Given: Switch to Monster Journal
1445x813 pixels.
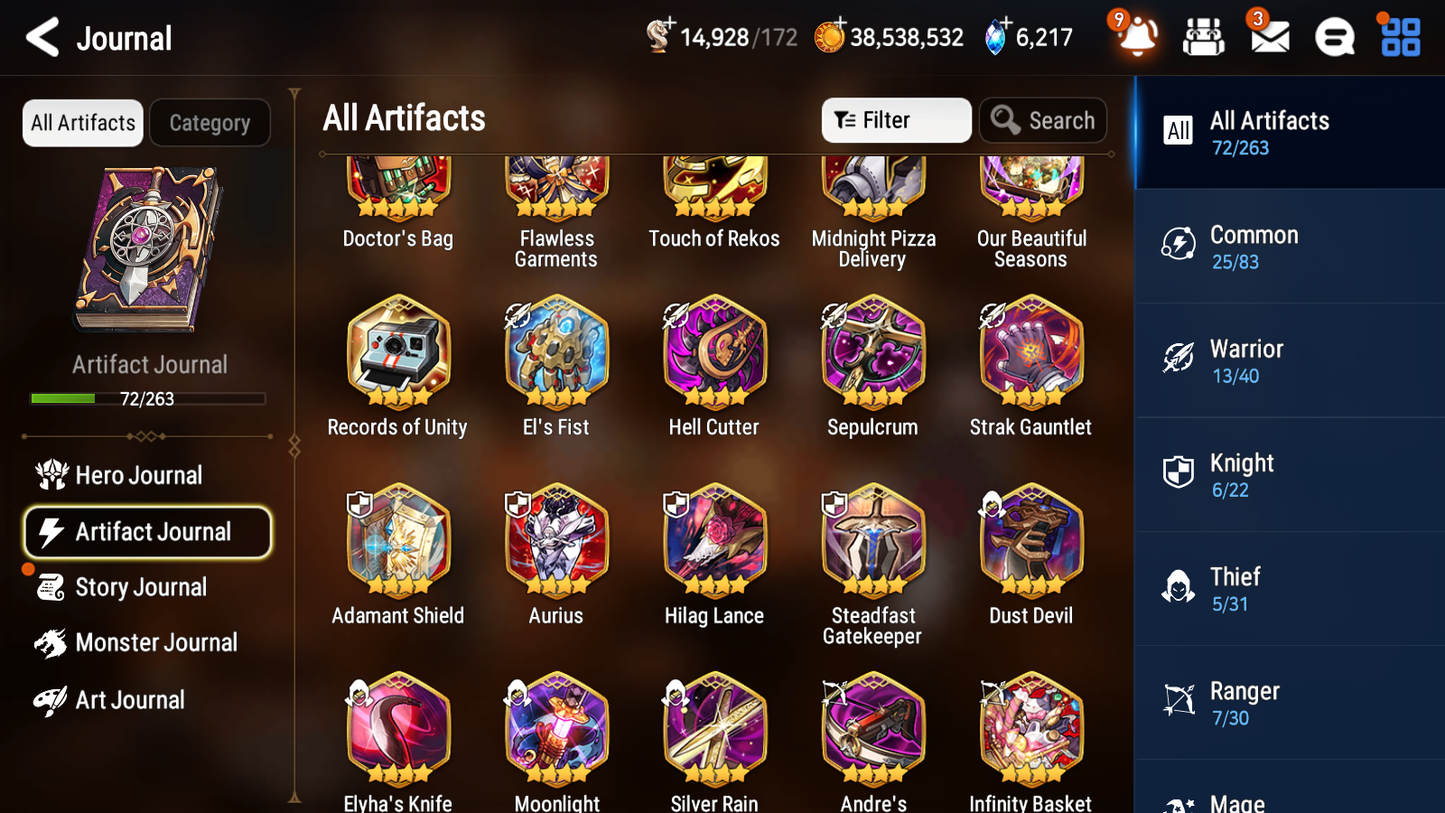Looking at the screenshot, I should tap(157, 643).
